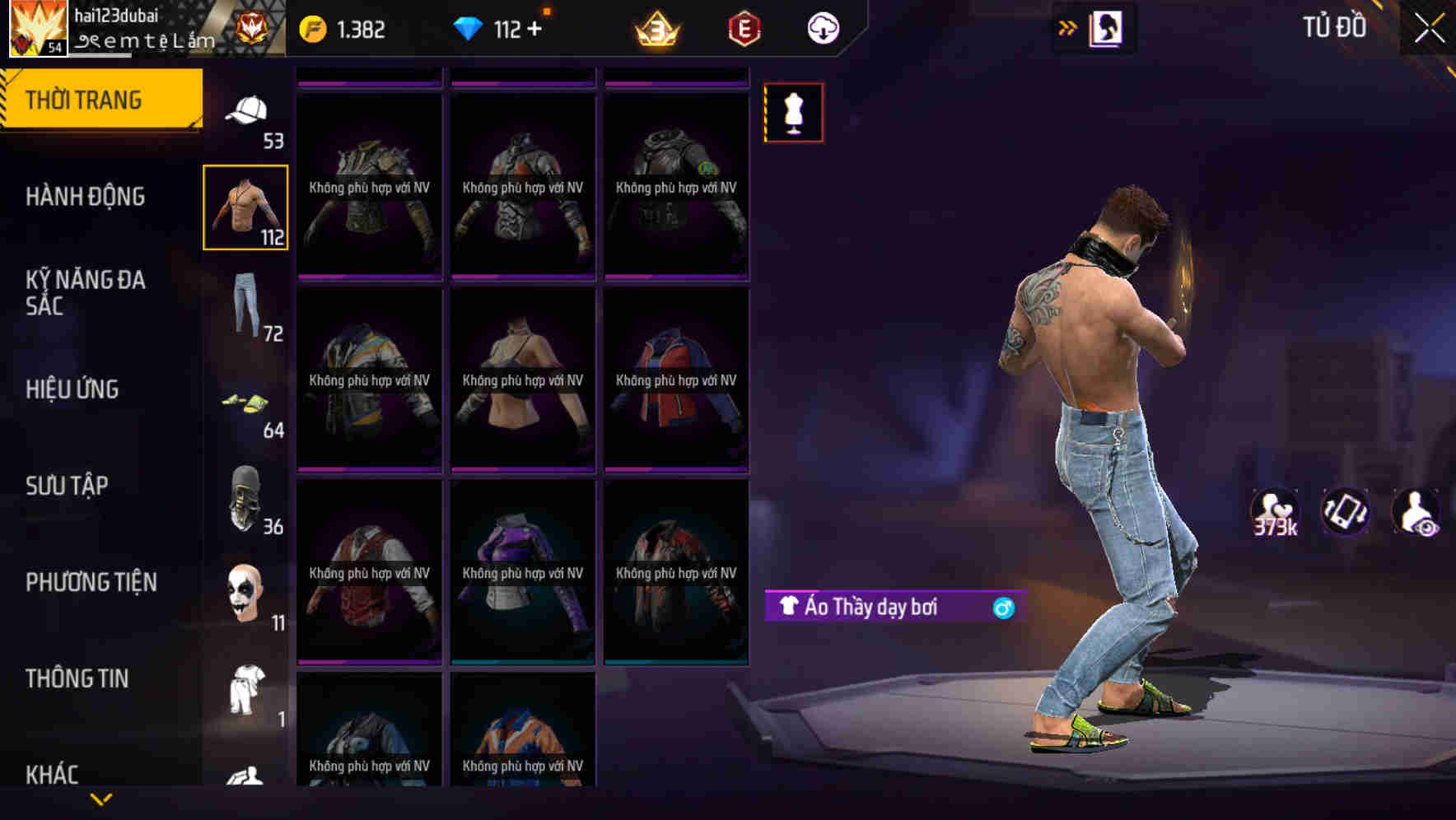Viewport: 1456px width, 820px height.
Task: Select the mannequin display icon
Action: pyautogui.click(x=792, y=113)
